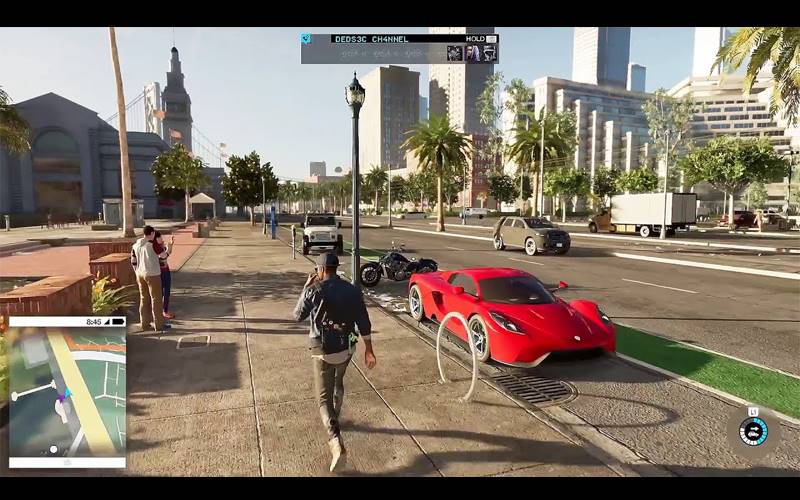Select the car hack icon wheel
The width and height of the screenshot is (800, 500).
(753, 431)
